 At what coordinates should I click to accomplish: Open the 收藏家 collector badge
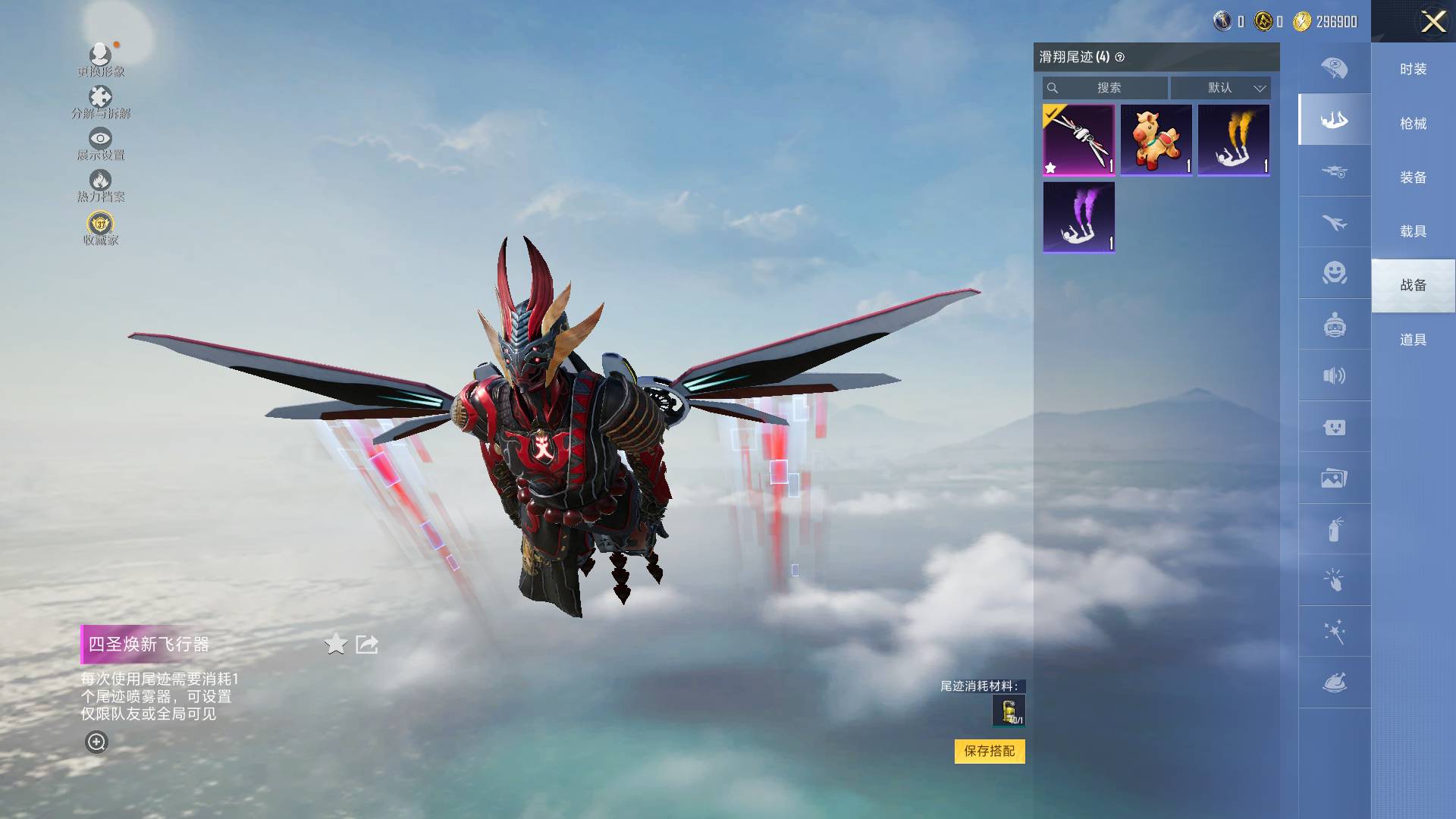point(100,228)
